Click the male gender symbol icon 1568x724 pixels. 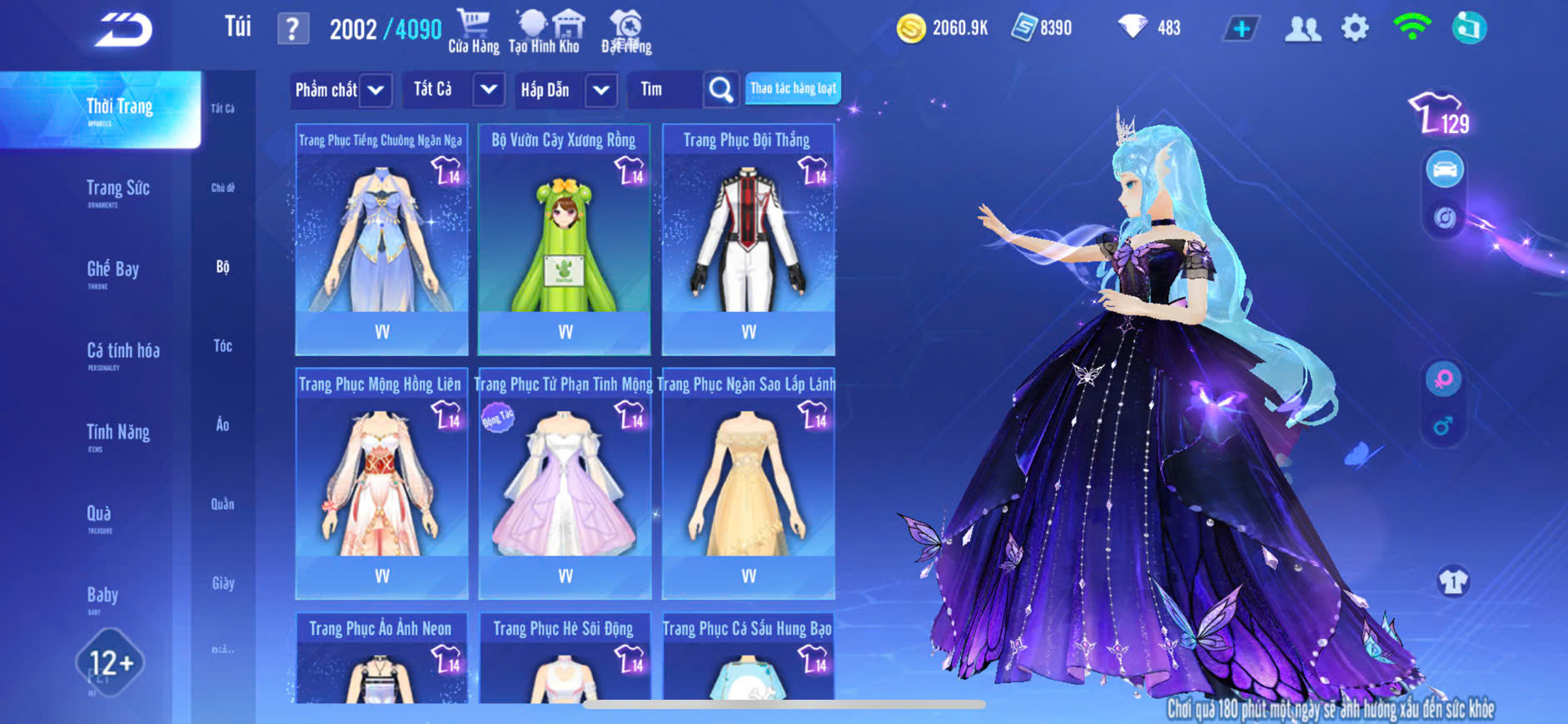tap(1443, 427)
